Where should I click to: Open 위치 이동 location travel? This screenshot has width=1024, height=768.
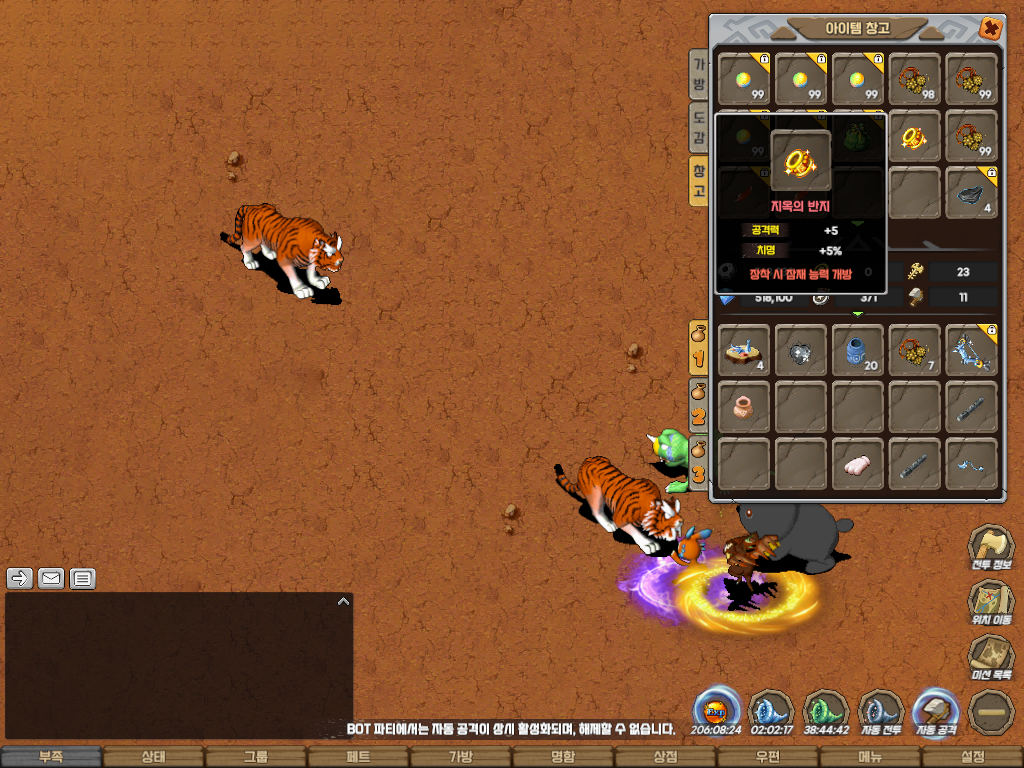coord(990,603)
